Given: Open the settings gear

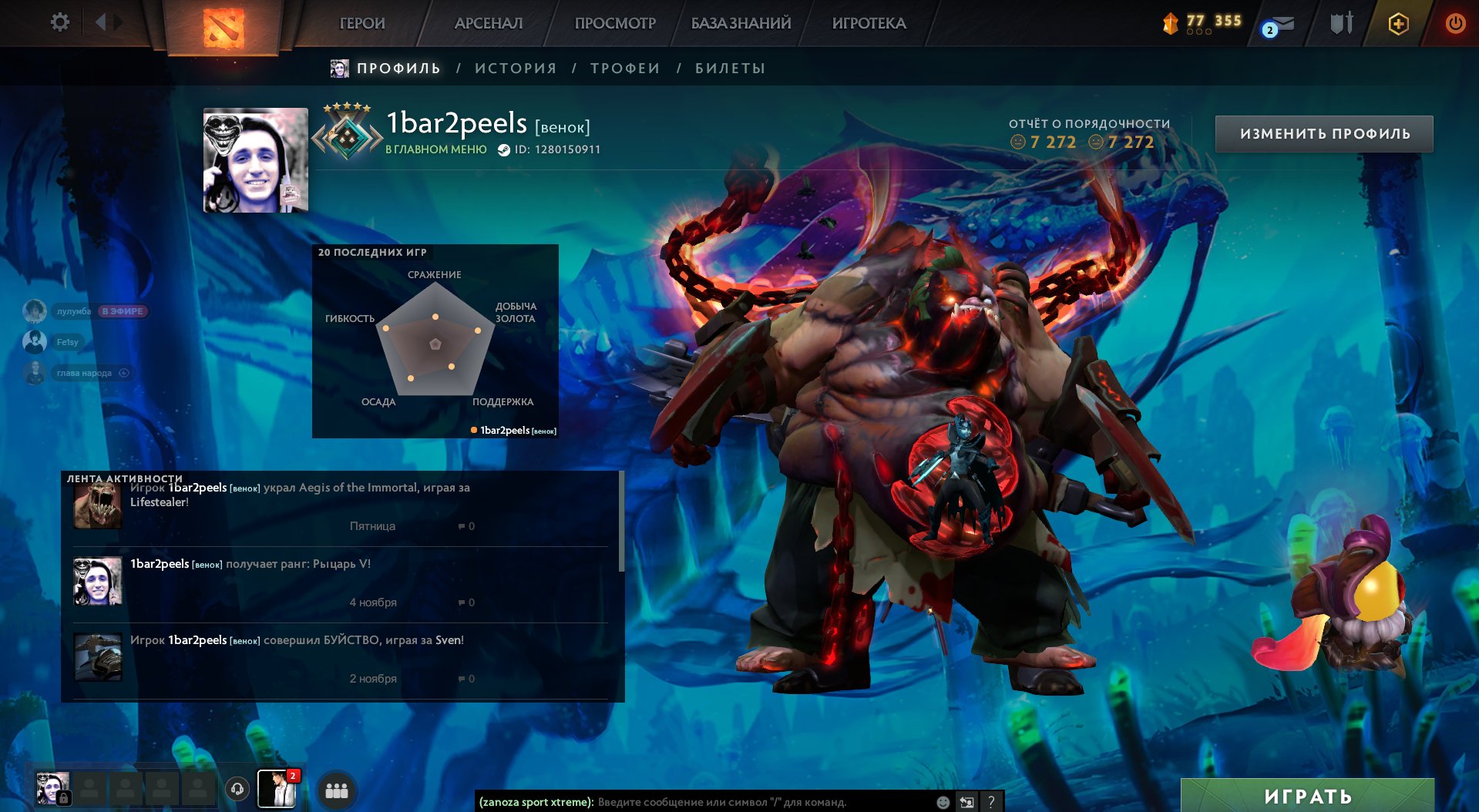Looking at the screenshot, I should (59, 22).
